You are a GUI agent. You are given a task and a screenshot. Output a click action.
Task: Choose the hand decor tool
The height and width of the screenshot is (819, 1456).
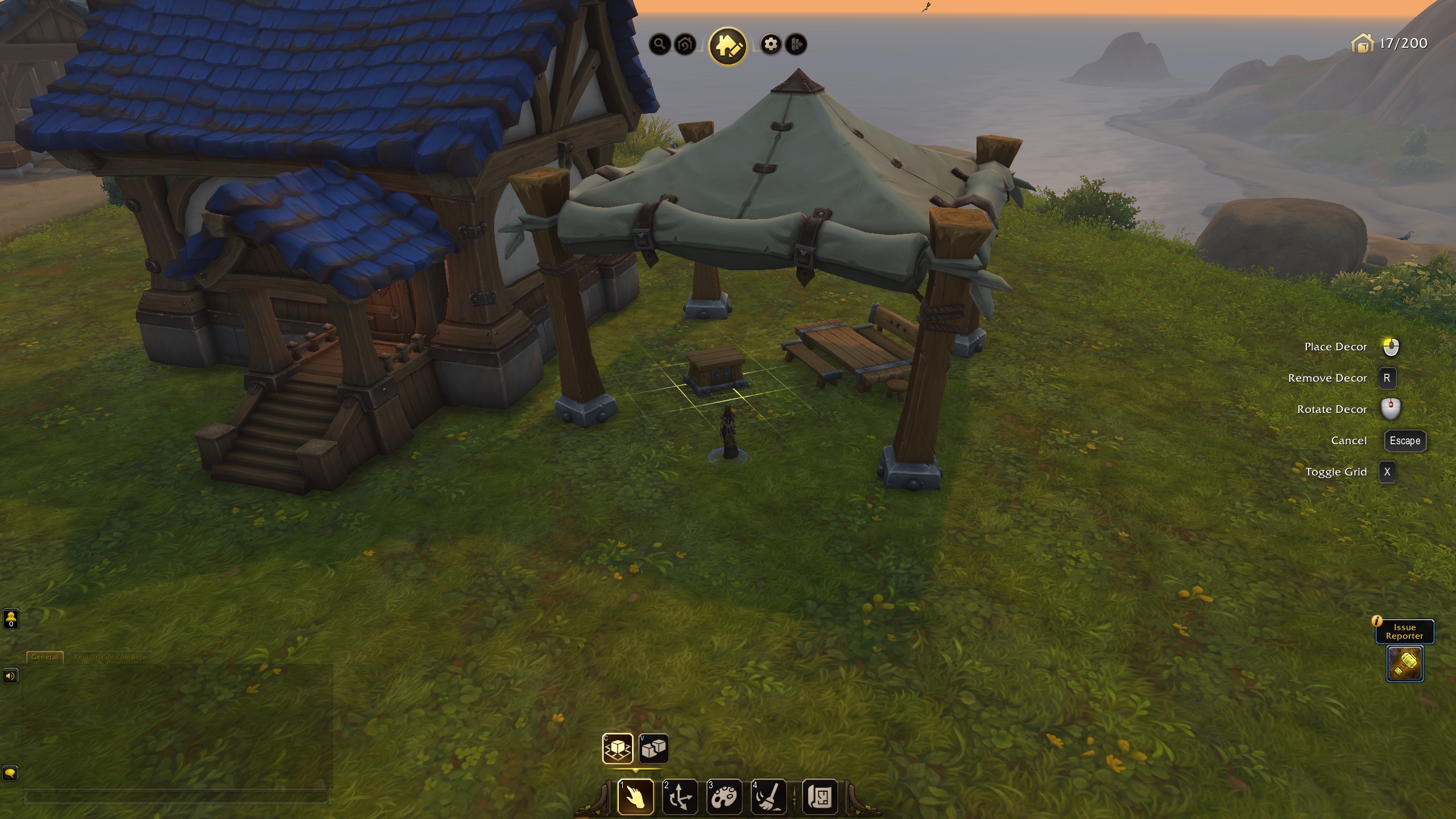[635, 796]
